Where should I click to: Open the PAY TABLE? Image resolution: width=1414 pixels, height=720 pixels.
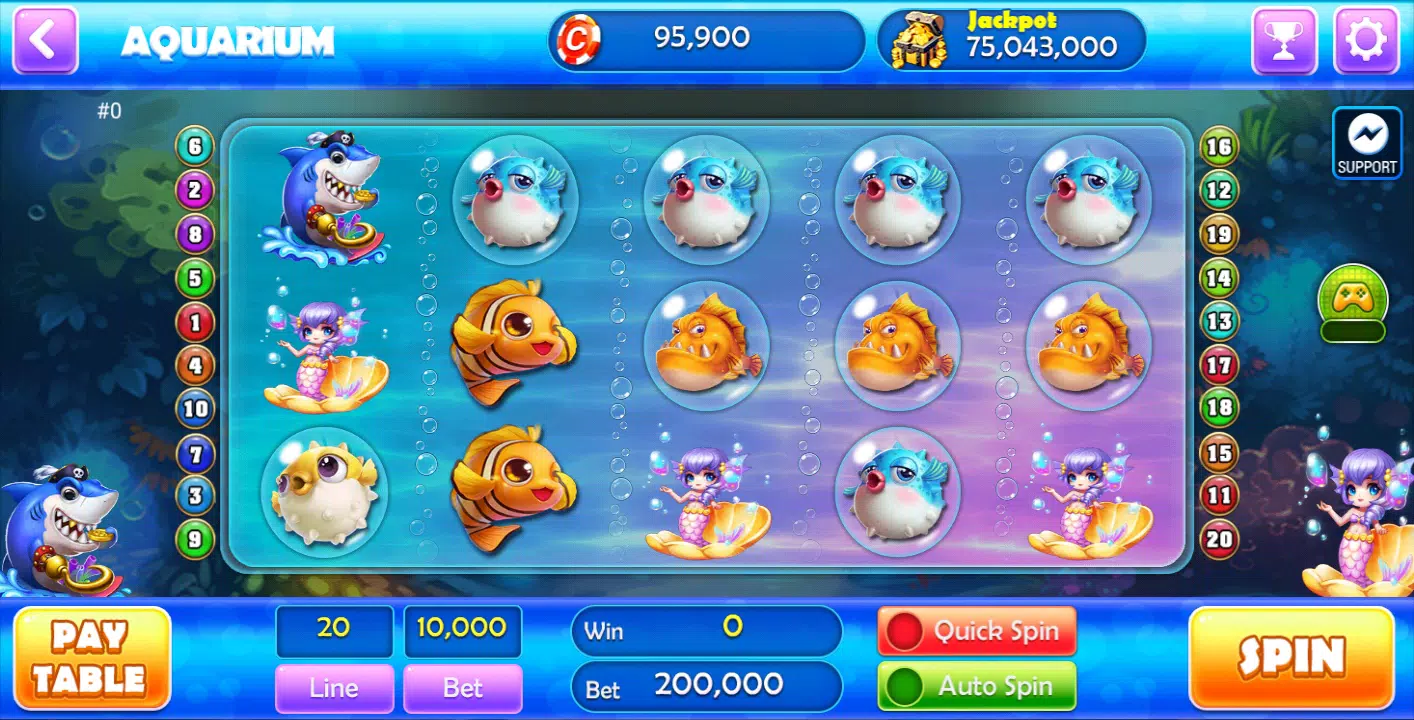tap(92, 657)
